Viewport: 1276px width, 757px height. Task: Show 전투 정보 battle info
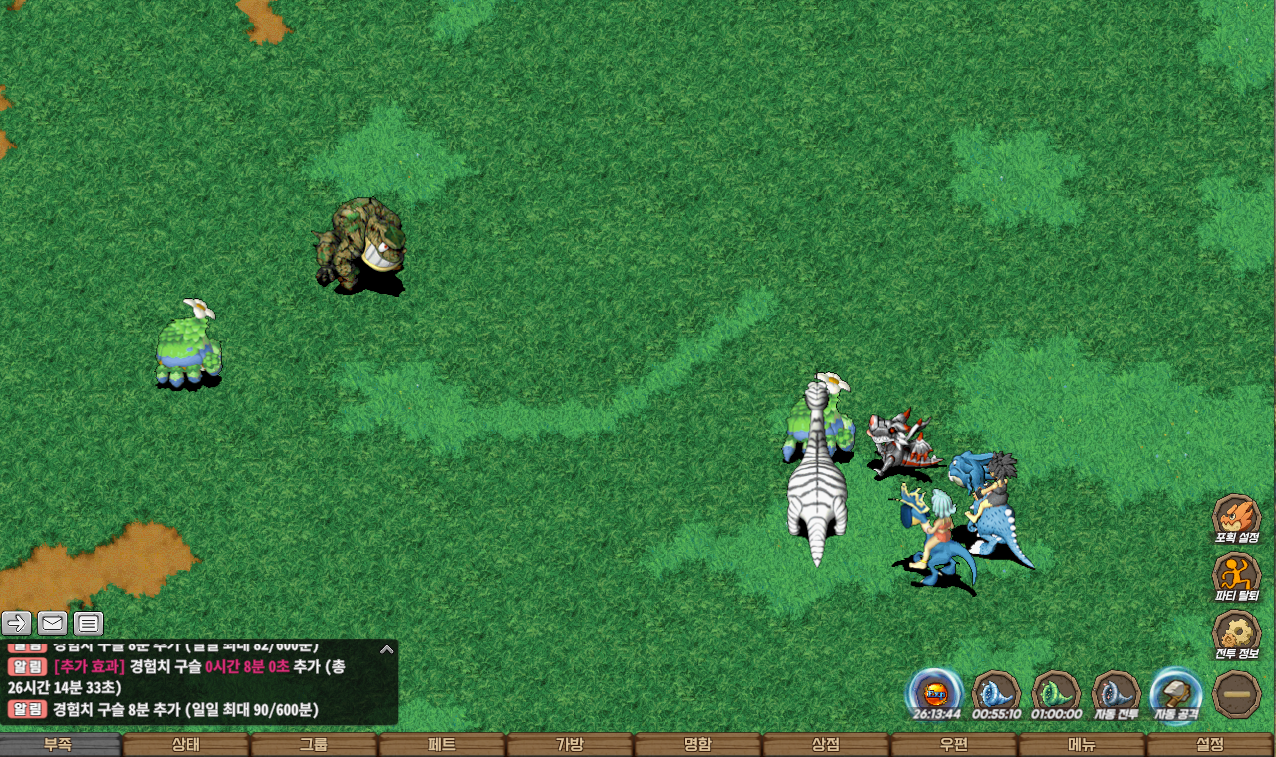(x=1236, y=634)
